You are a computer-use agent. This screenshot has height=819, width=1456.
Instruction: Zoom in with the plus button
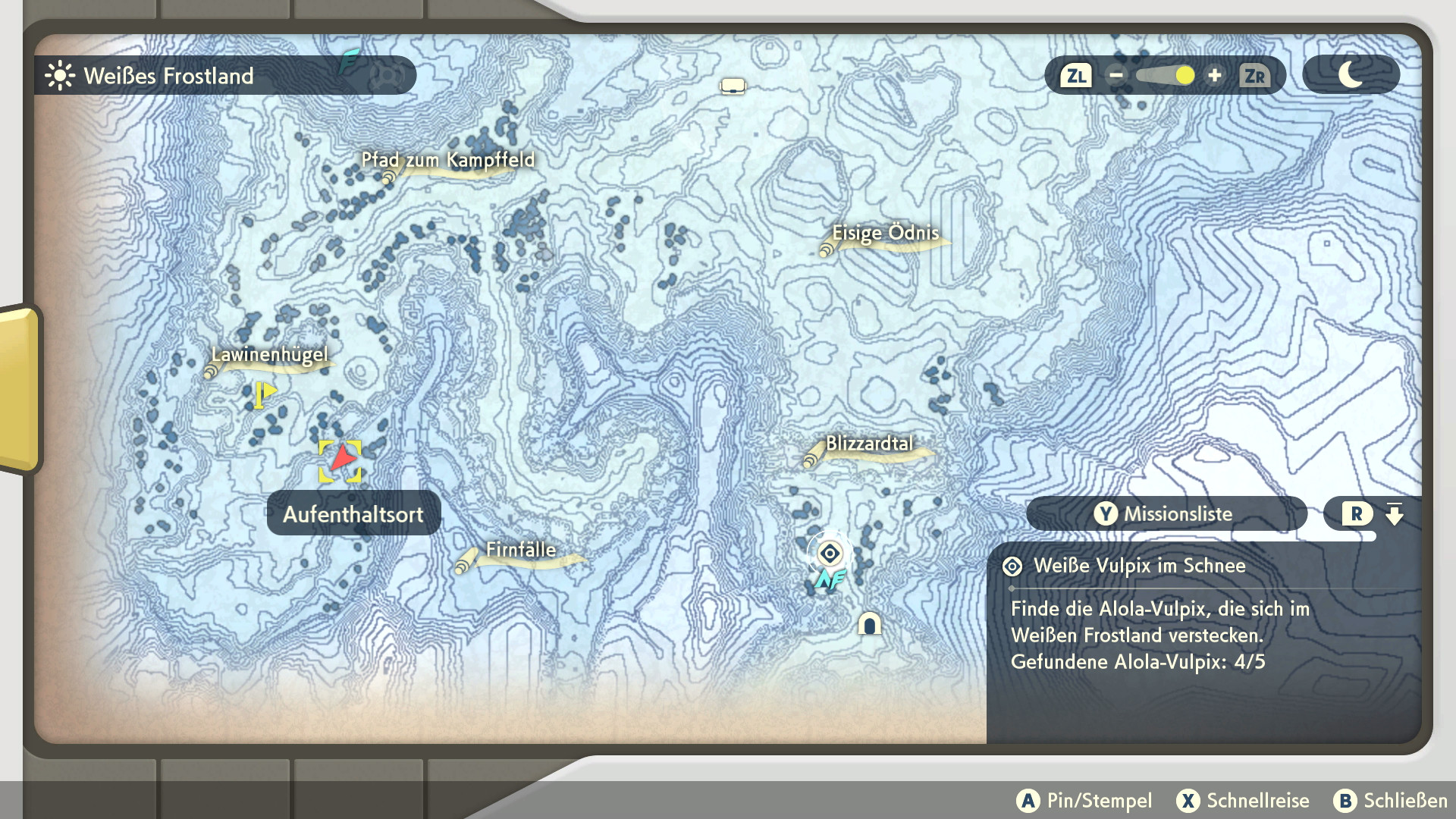pyautogui.click(x=1215, y=76)
